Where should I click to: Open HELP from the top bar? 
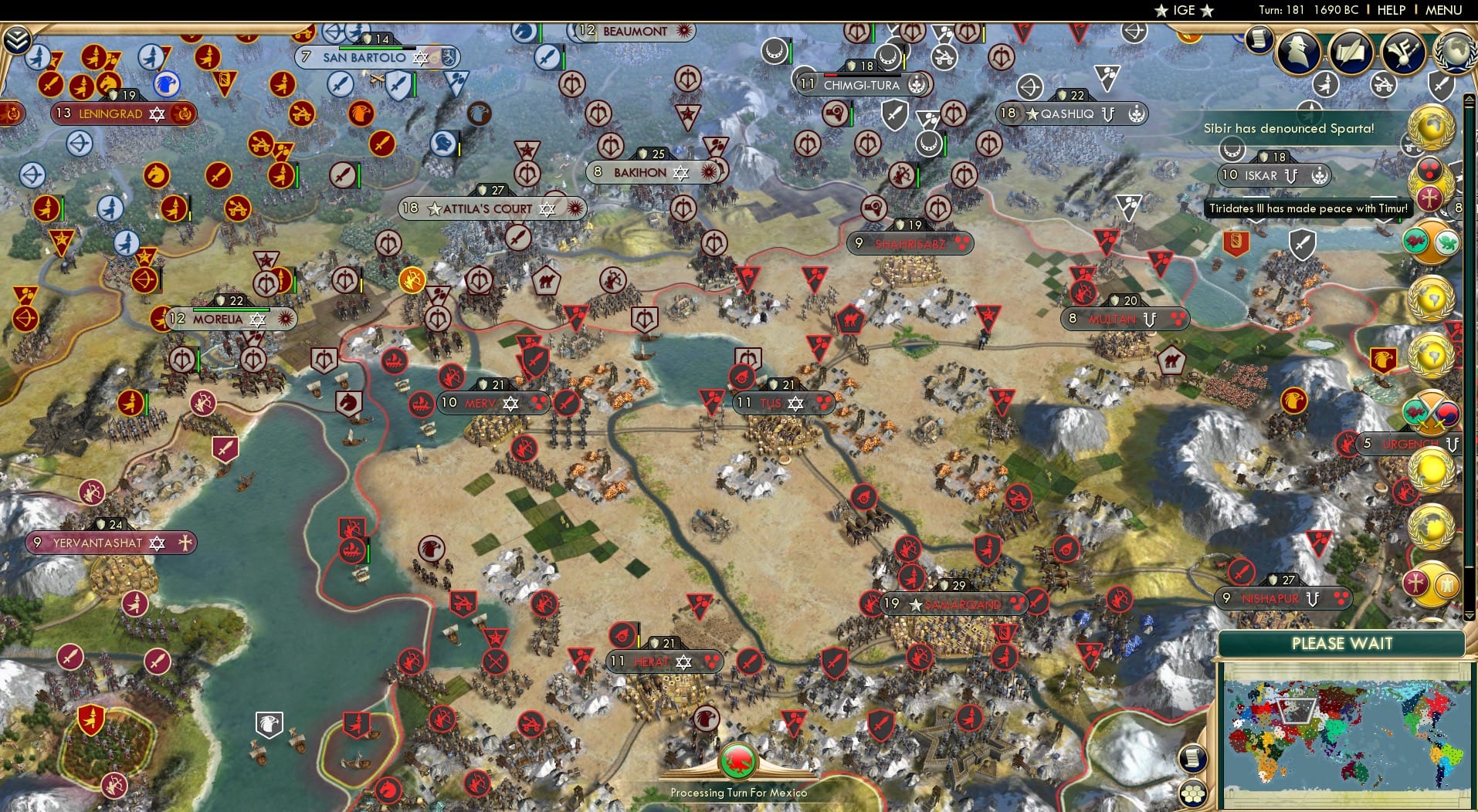click(x=1390, y=10)
